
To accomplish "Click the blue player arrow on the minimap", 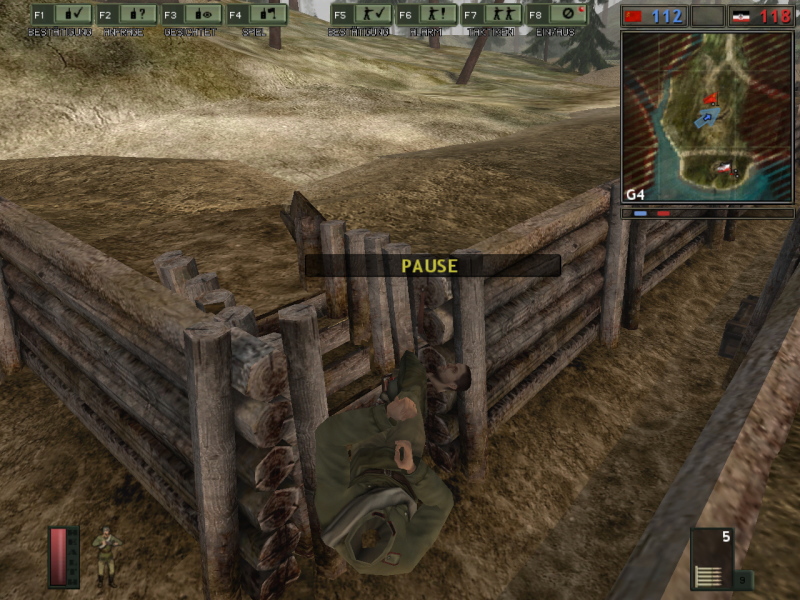I will (x=706, y=118).
